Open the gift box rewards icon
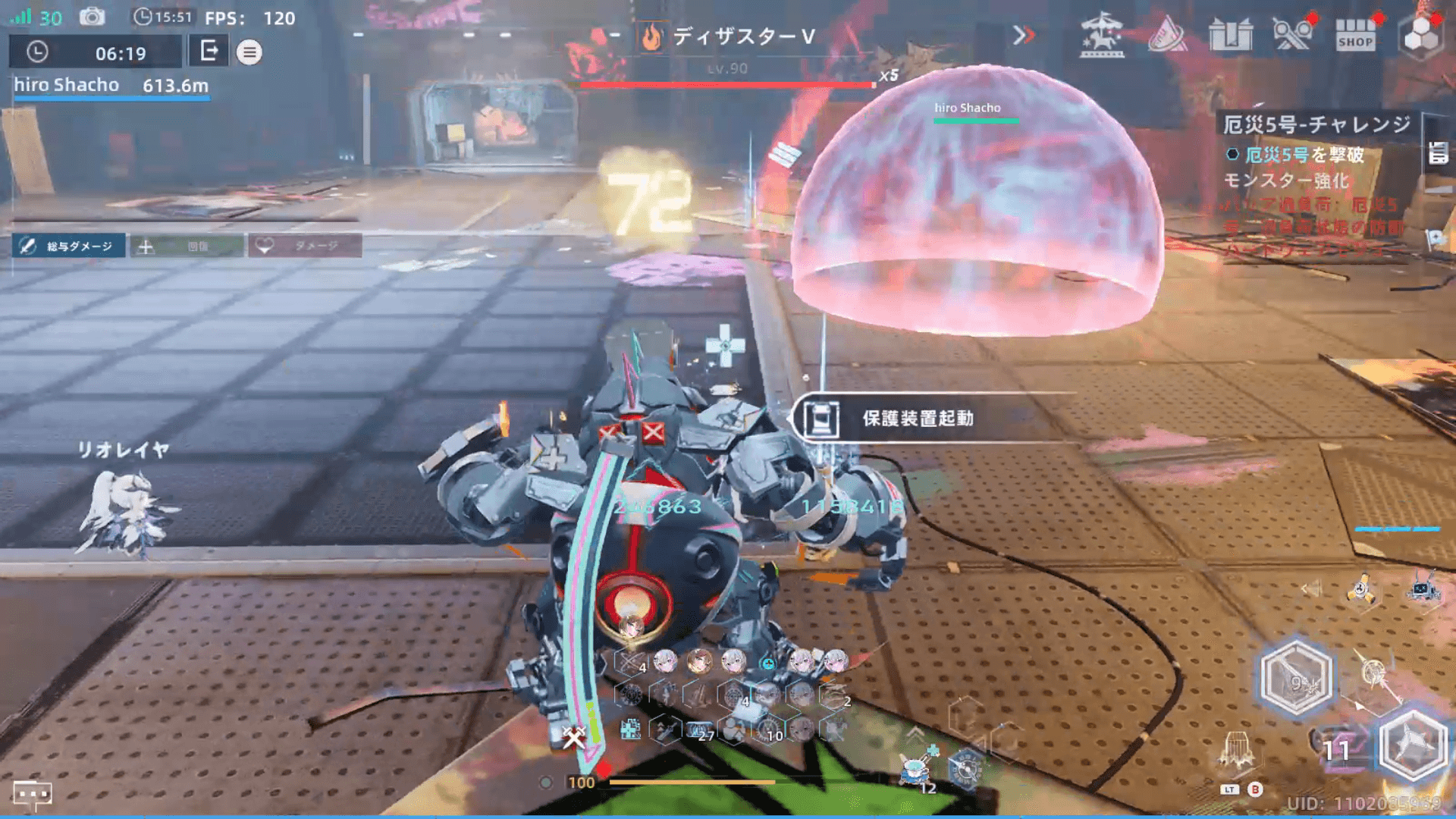Viewport: 1456px width, 819px height. click(1230, 36)
